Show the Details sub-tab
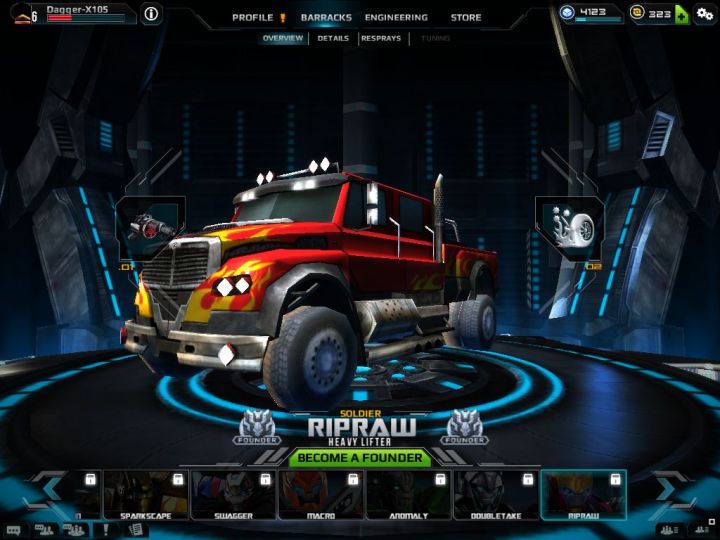 coord(333,38)
